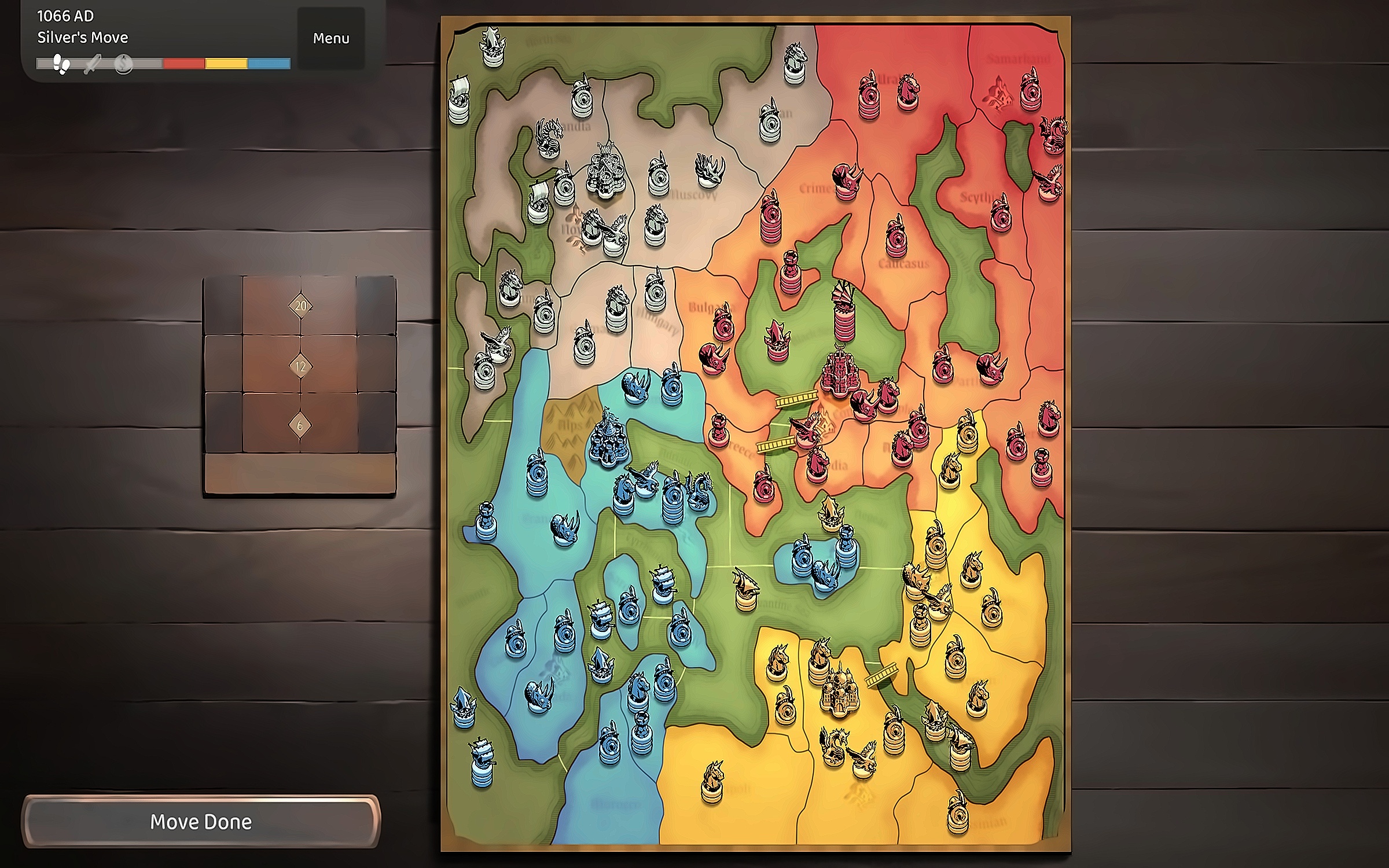The height and width of the screenshot is (868, 1389).
Task: Choose the 20 diamond marker
Action: [x=300, y=306]
